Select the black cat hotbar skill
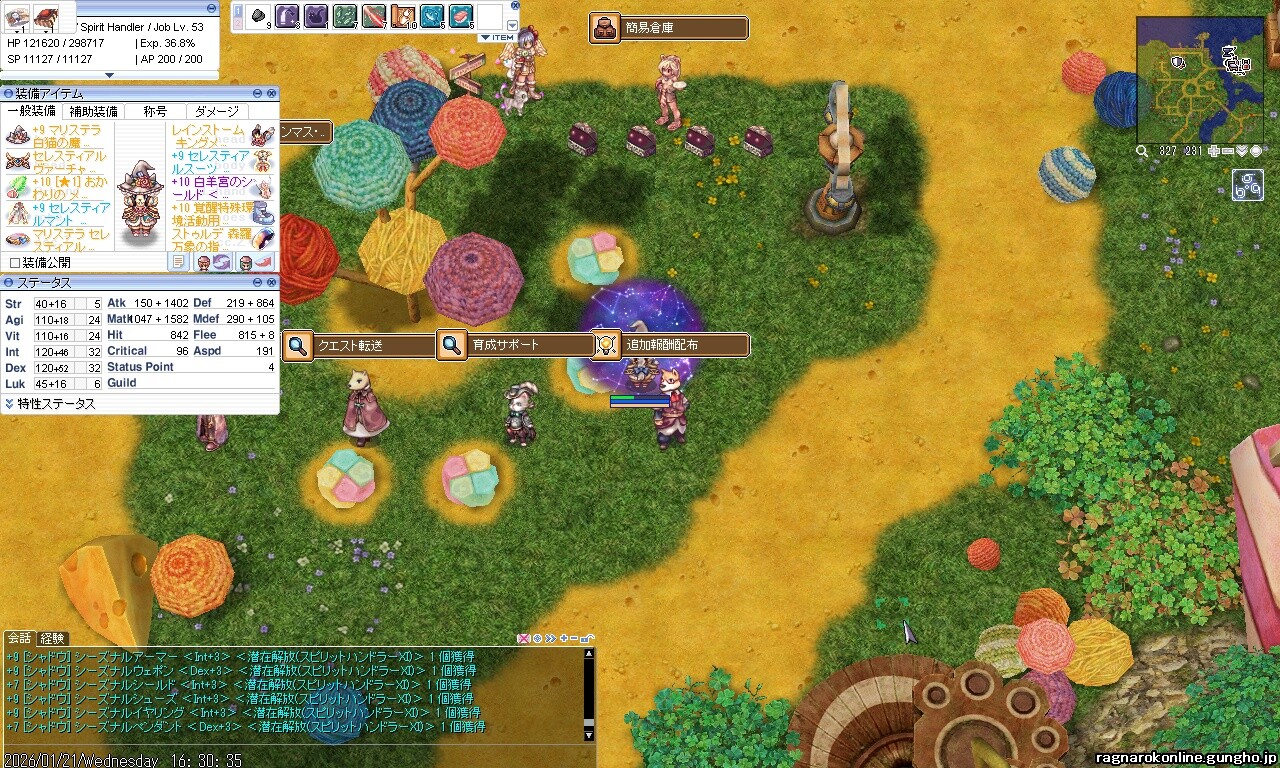The image size is (1280, 768). 316,16
